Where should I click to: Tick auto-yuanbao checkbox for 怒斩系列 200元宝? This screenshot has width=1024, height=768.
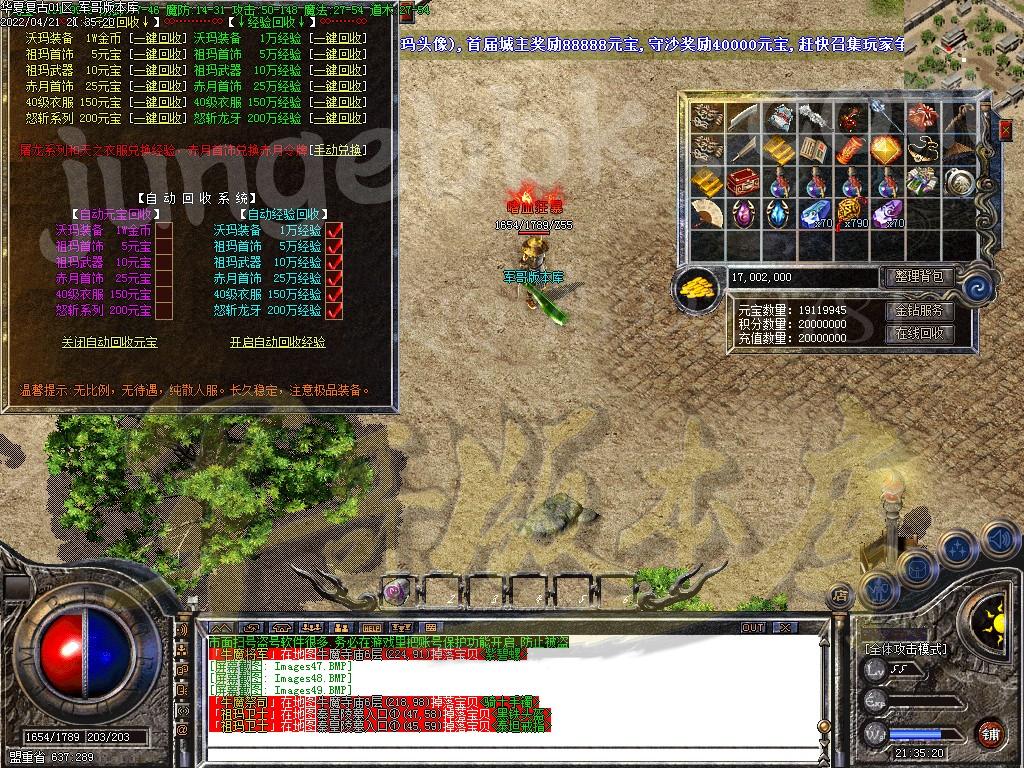click(x=164, y=311)
